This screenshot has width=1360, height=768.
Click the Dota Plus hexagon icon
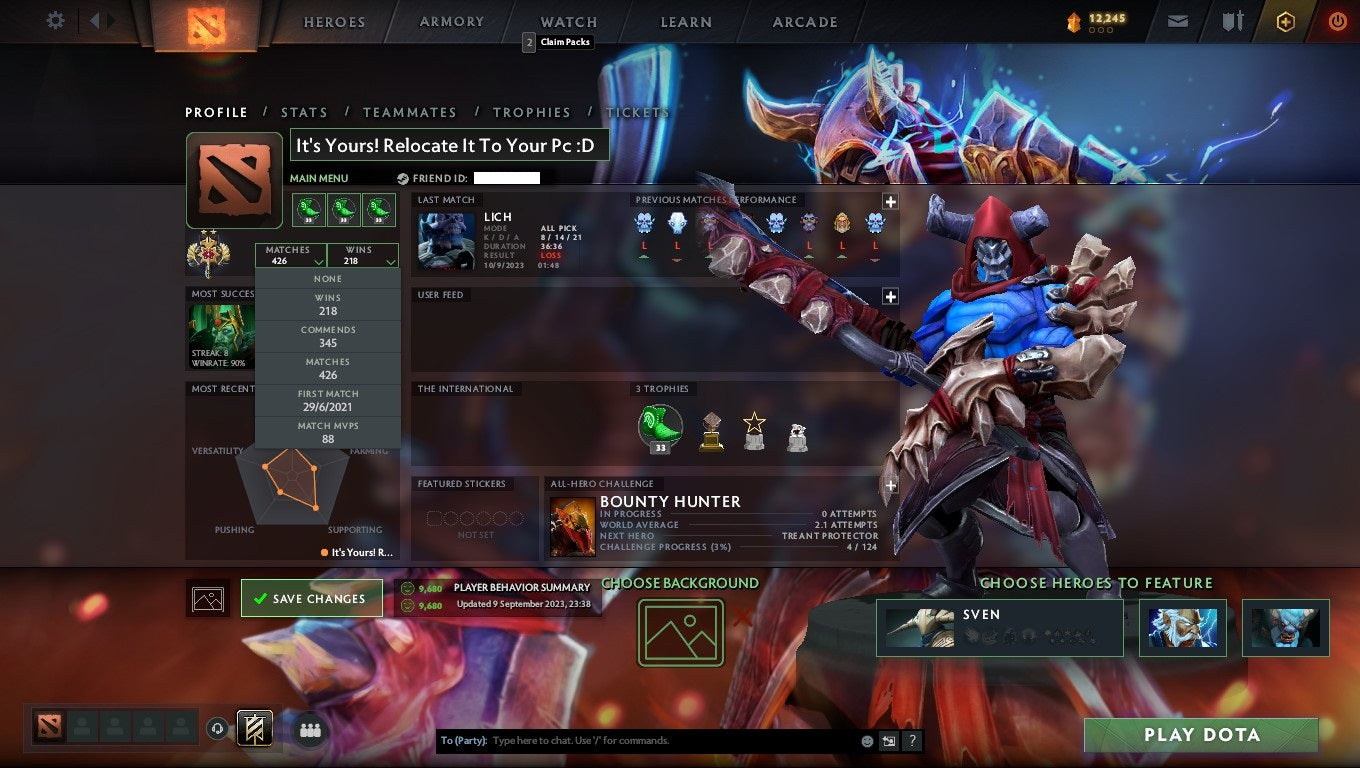pyautogui.click(x=1286, y=20)
